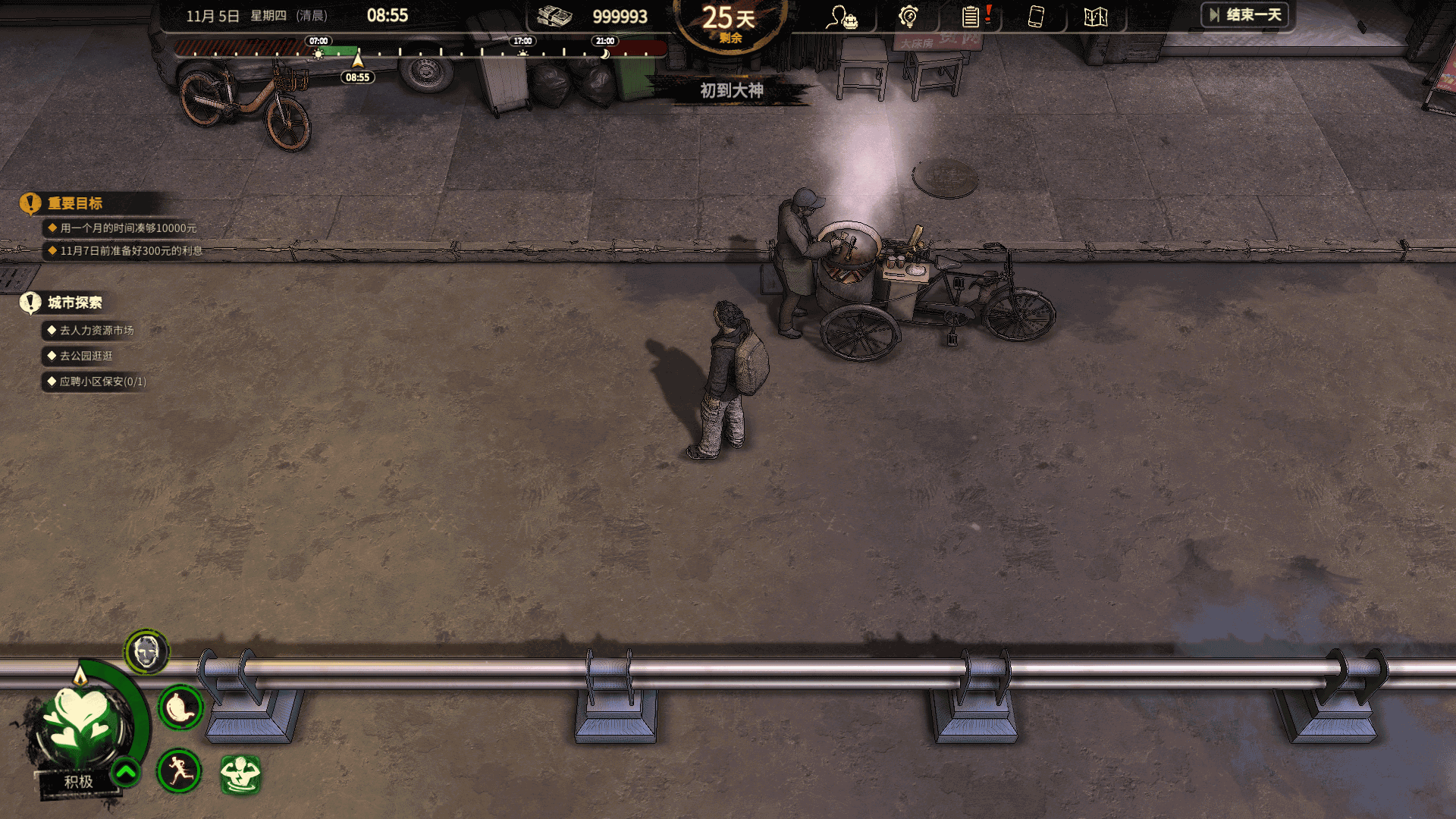Expand the green arrow beside 积极
This screenshot has height=819, width=1456.
tap(126, 773)
